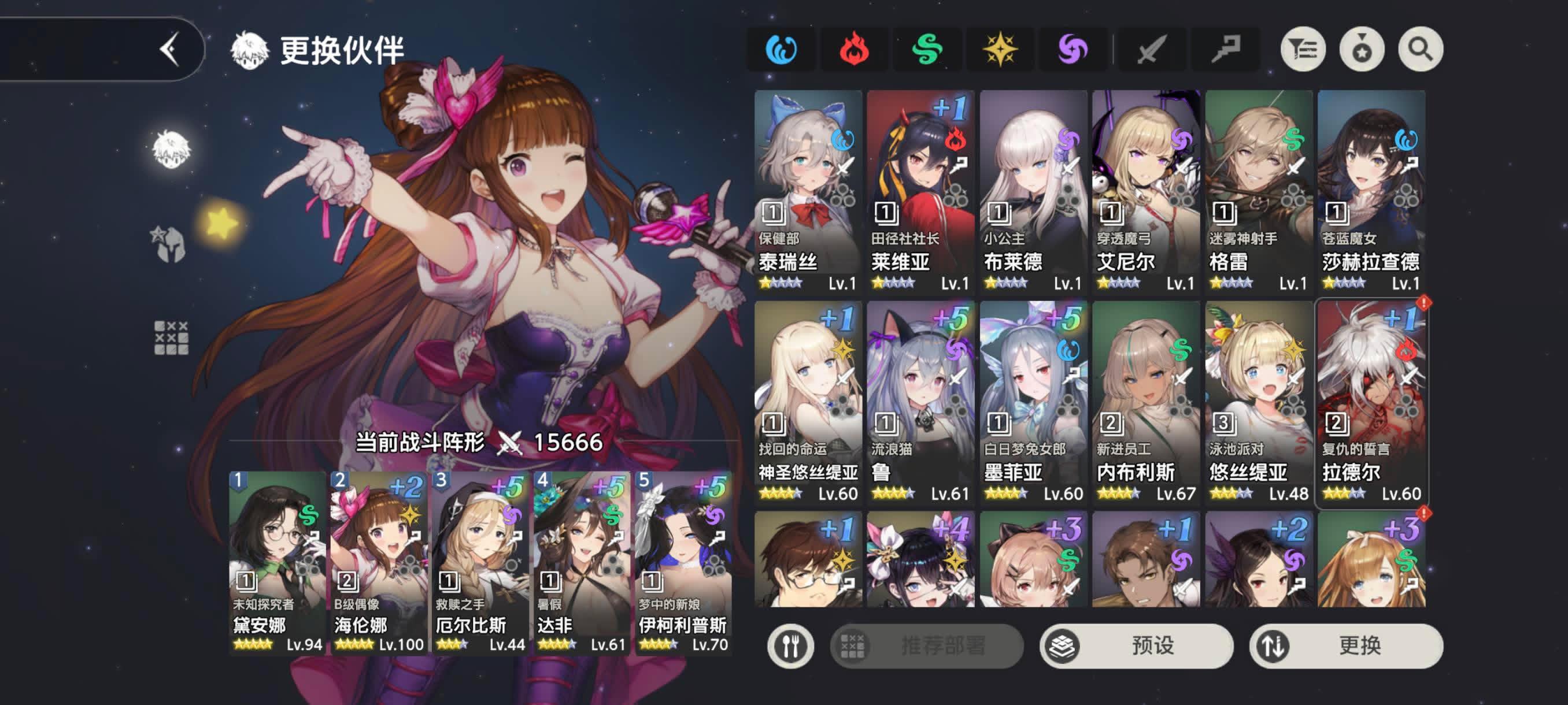The image size is (1568, 705).
Task: Open the fork and spoon food button
Action: [790, 645]
